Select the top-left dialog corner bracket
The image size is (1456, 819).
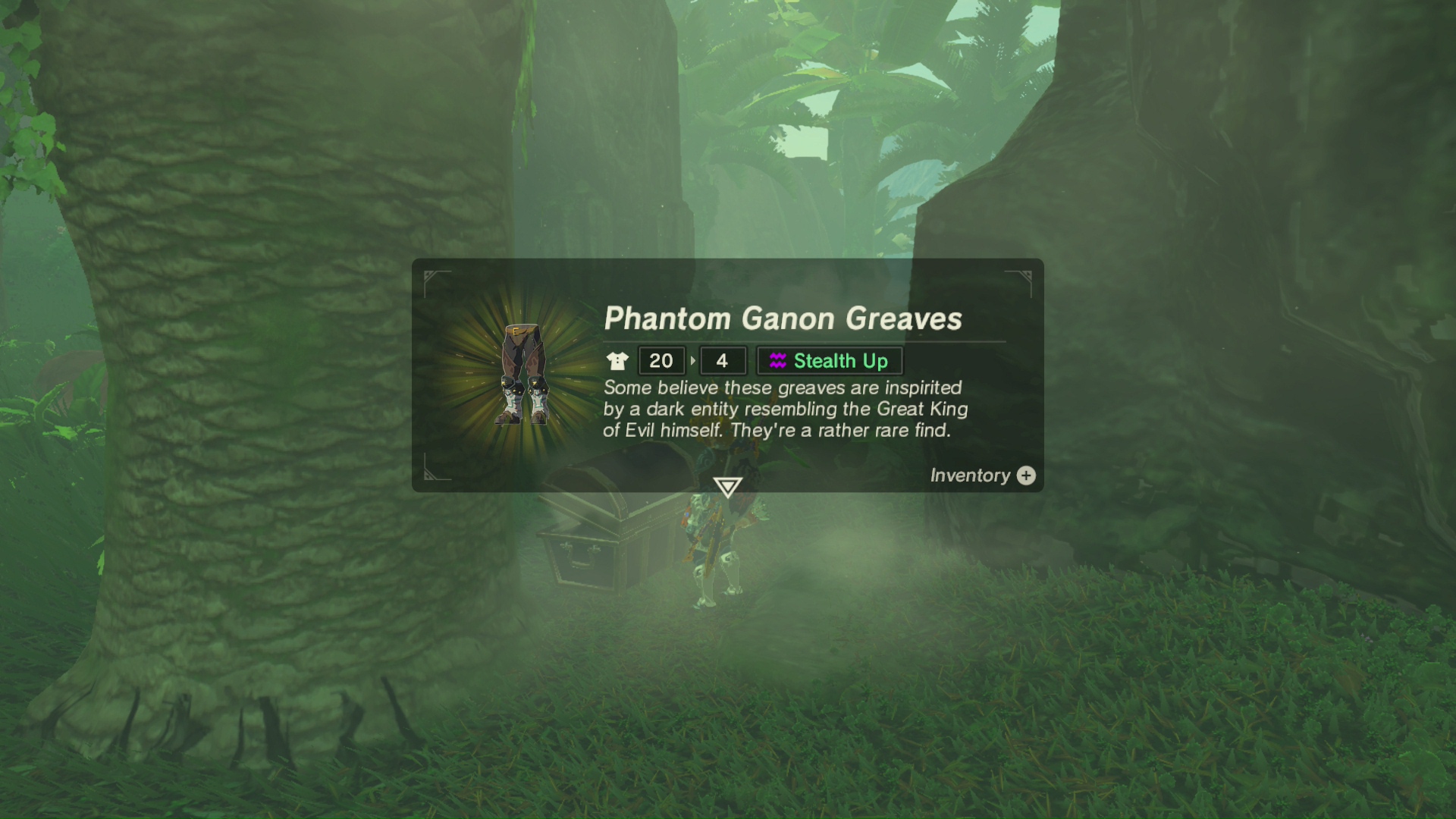click(x=432, y=279)
